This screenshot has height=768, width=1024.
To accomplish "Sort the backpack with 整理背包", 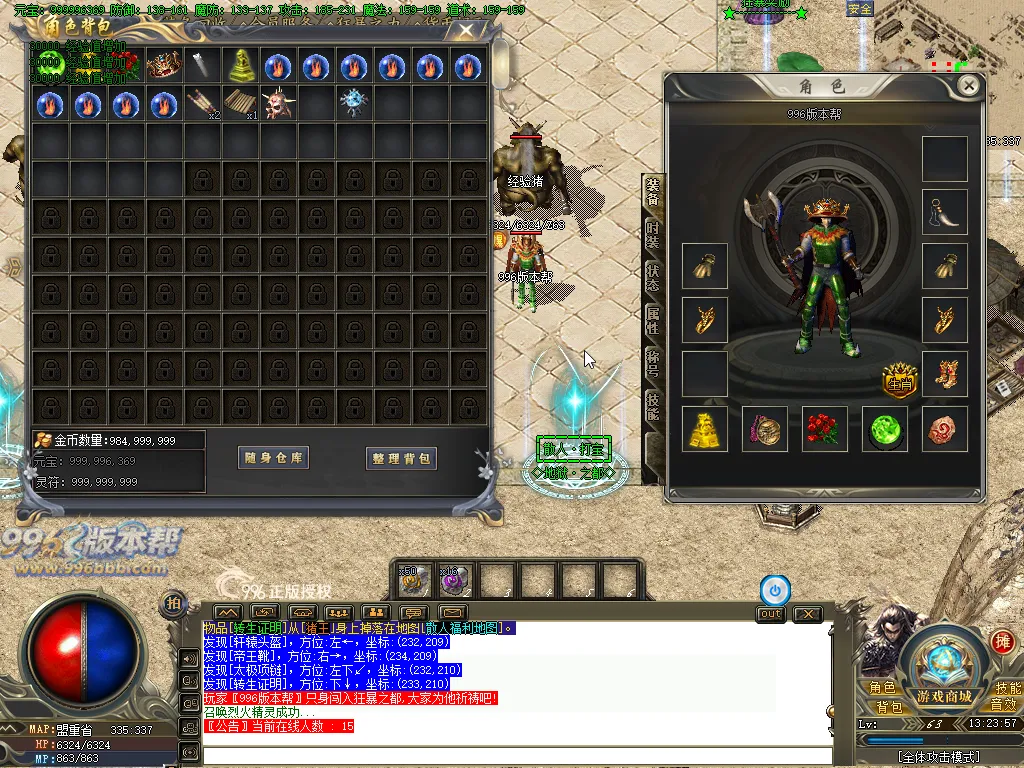I will point(401,458).
